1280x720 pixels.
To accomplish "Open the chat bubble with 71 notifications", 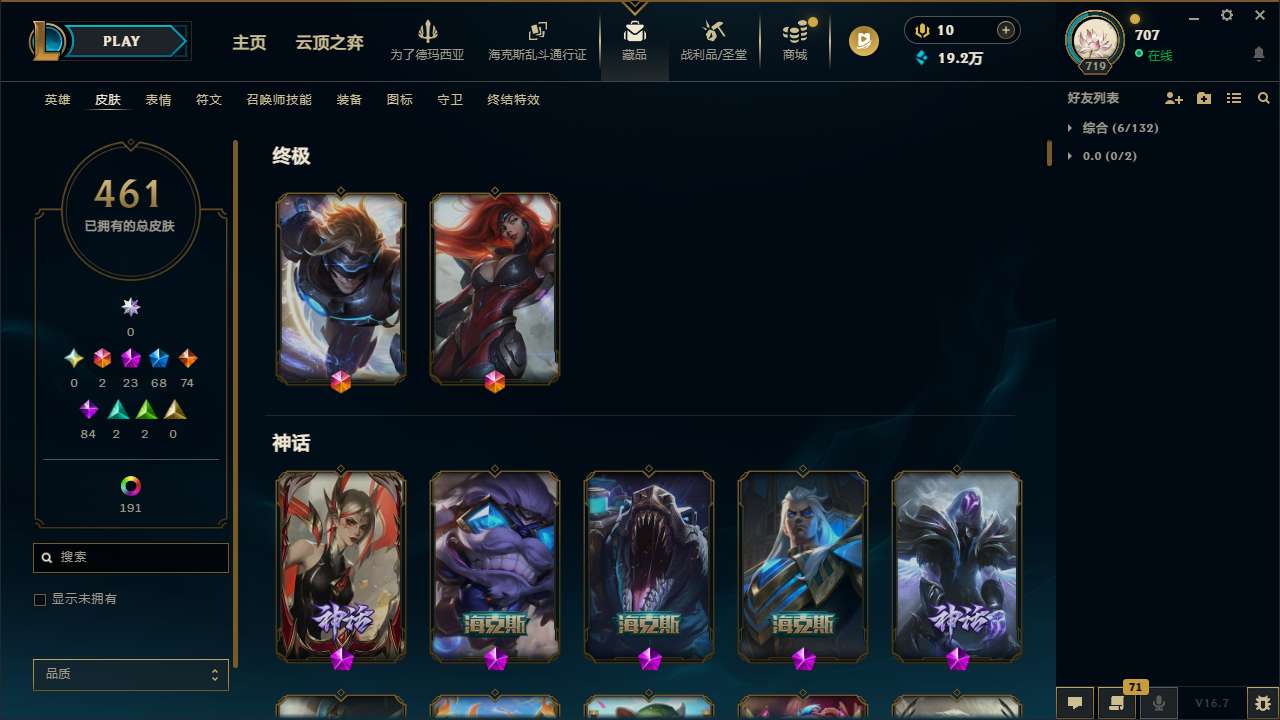I will [x=1117, y=703].
